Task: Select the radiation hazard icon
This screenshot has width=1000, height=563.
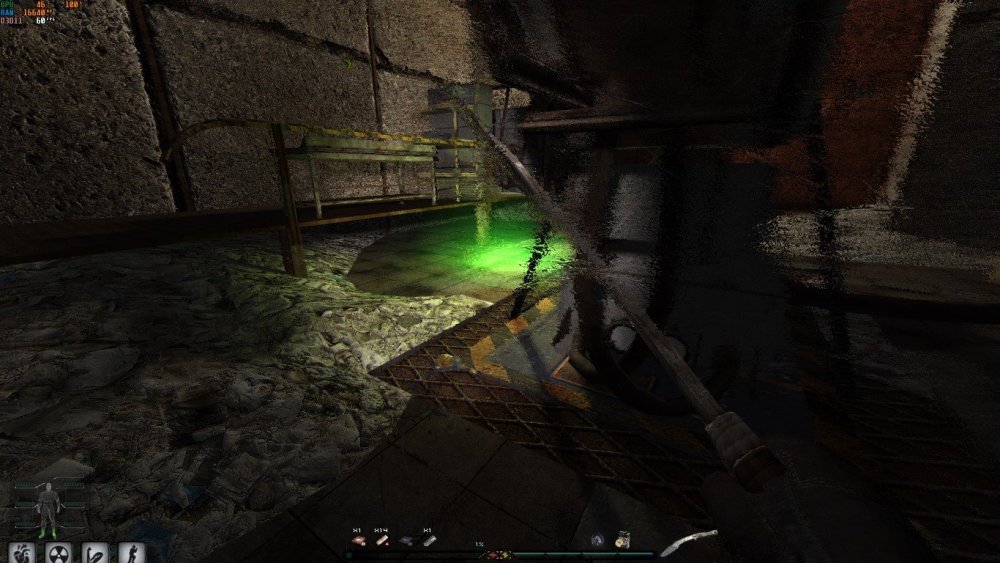Action: 59,552
